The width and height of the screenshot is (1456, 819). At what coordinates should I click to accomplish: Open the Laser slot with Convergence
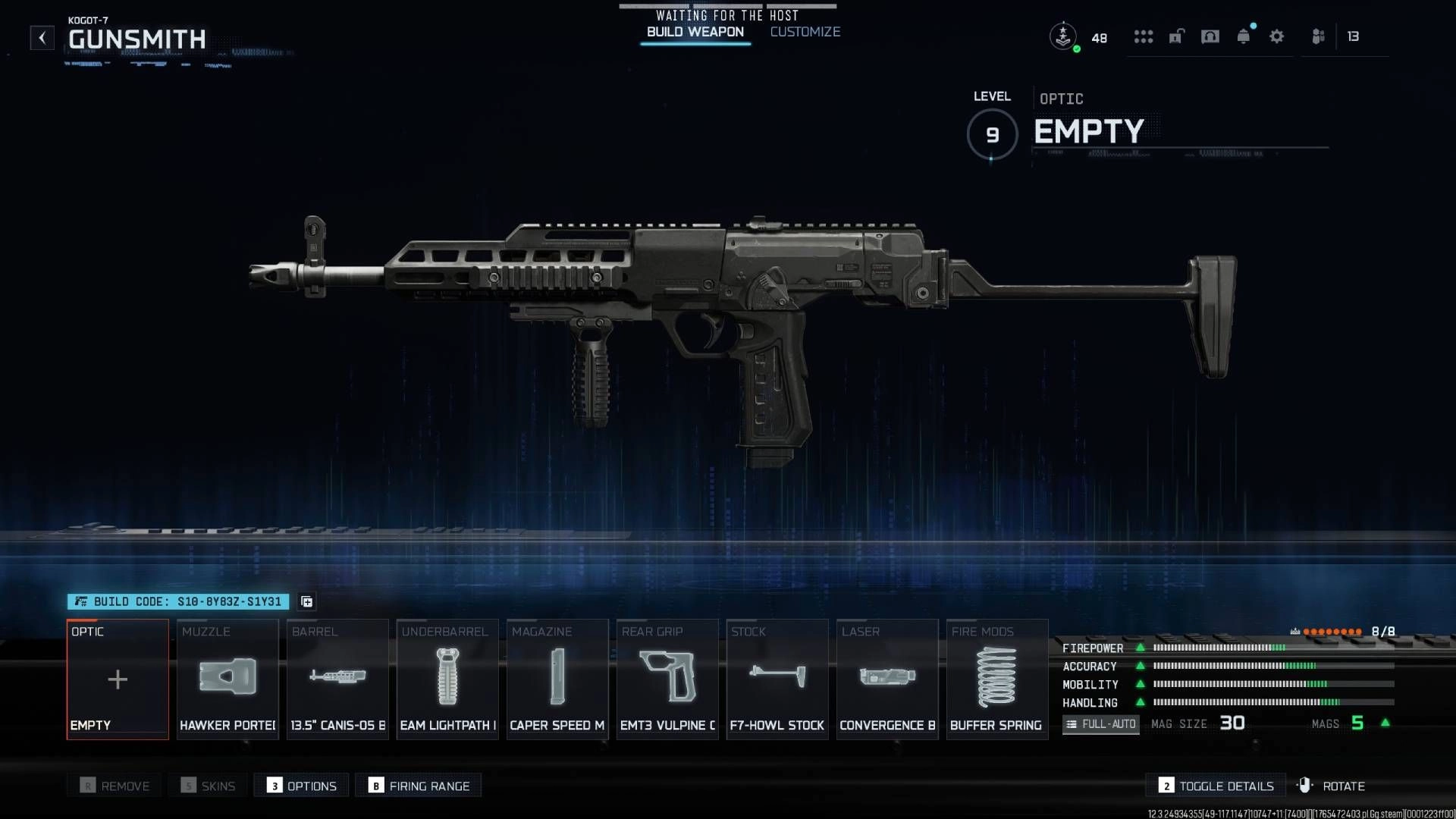(887, 679)
